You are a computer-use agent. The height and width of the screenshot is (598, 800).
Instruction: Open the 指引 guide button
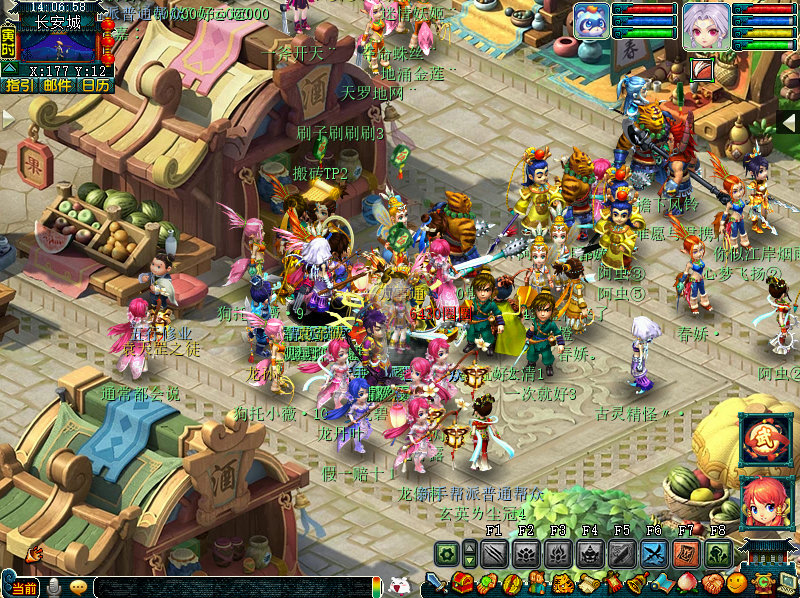pyautogui.click(x=17, y=86)
